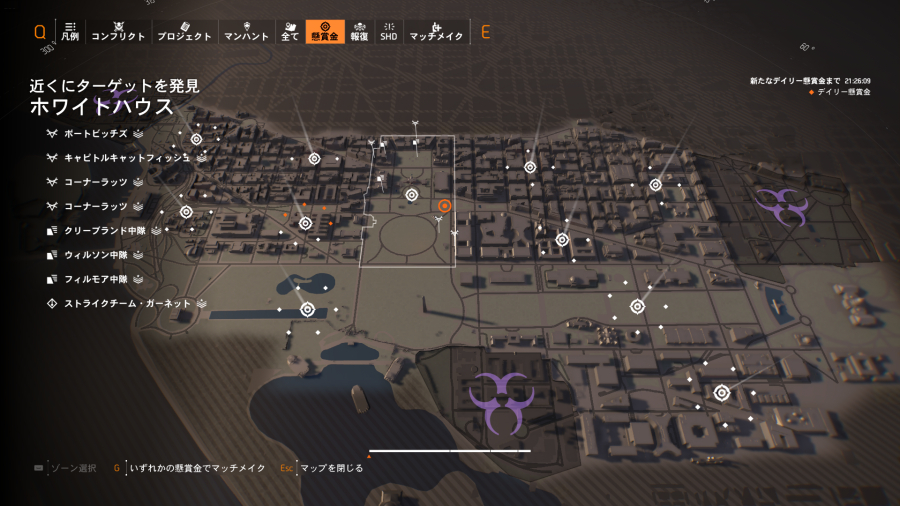
Task: Open the マッチメイク tab
Action: tap(436, 31)
